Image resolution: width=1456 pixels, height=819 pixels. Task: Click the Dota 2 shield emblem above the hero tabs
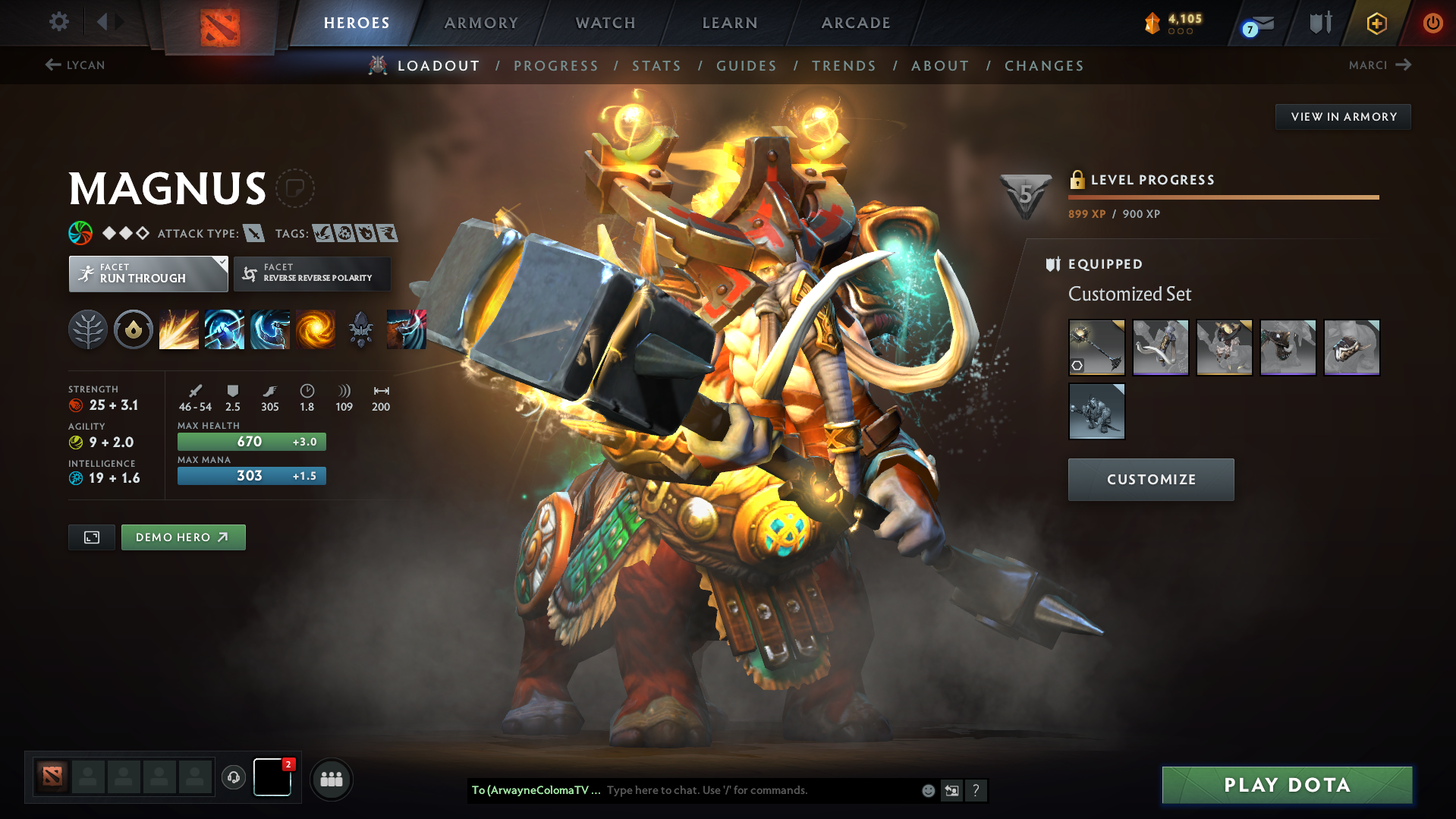(x=219, y=23)
